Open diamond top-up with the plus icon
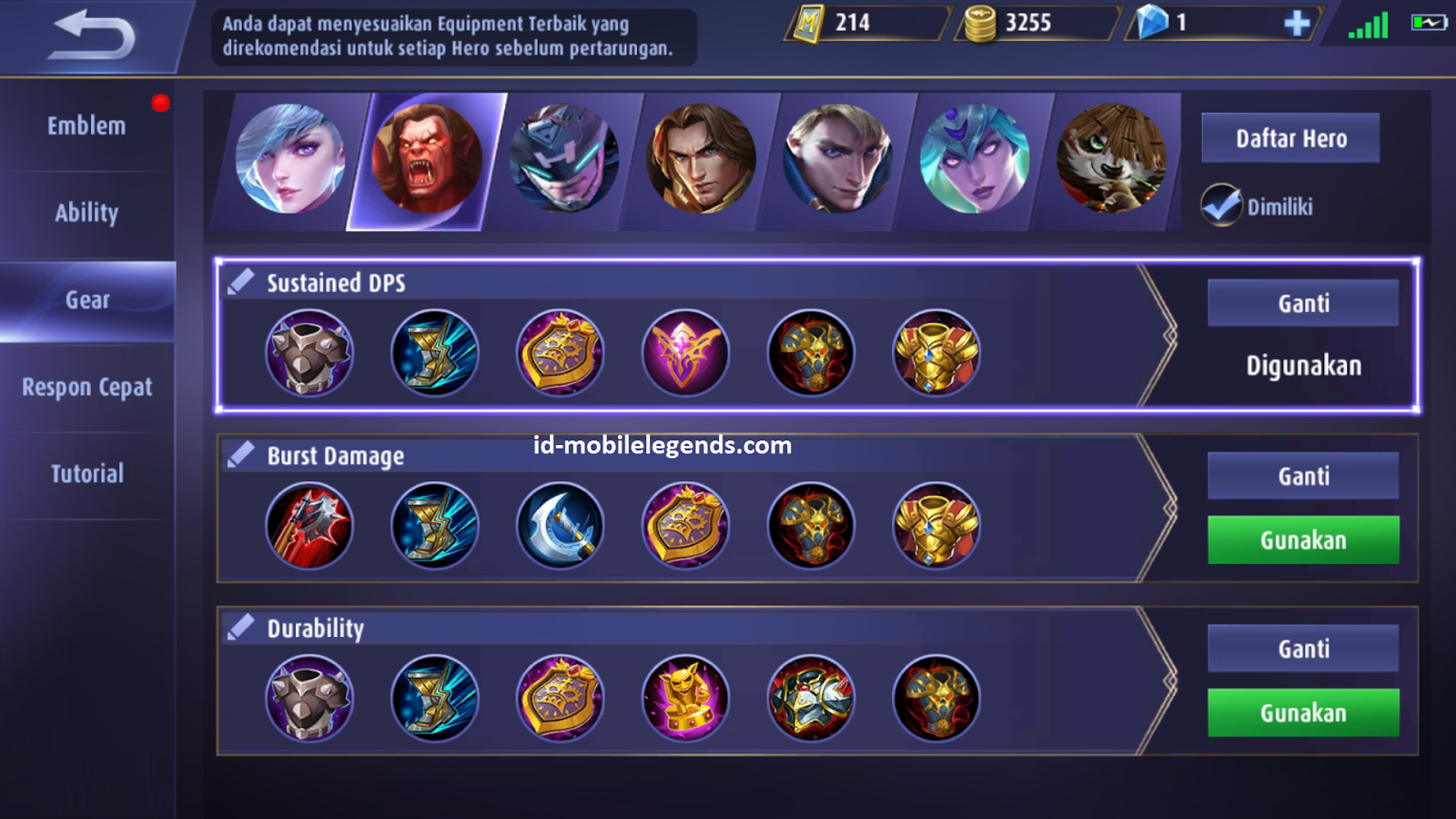Screen dimensions: 1456x819 1296,25
